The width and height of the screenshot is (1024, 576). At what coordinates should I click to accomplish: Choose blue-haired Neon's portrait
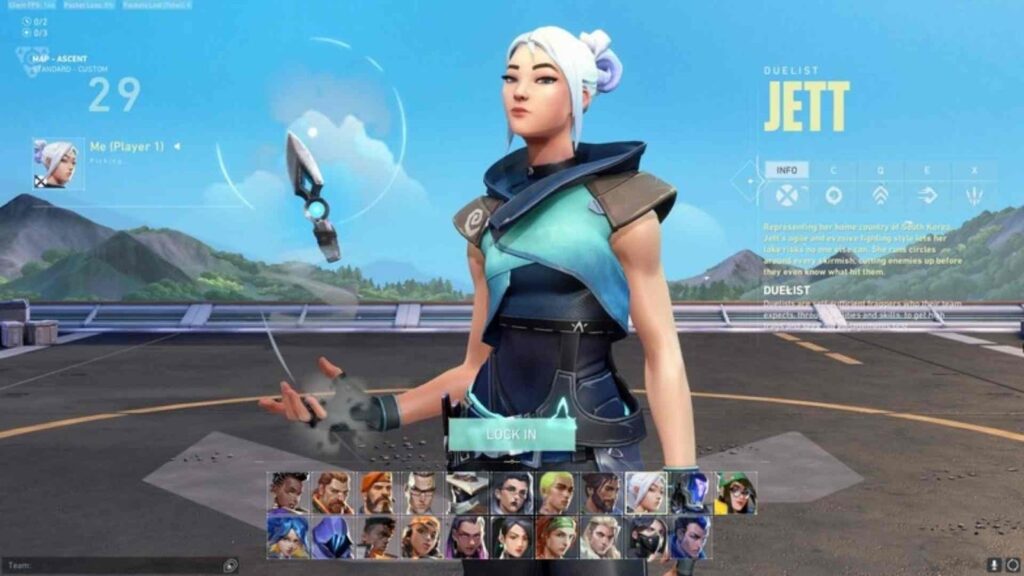[x=288, y=537]
